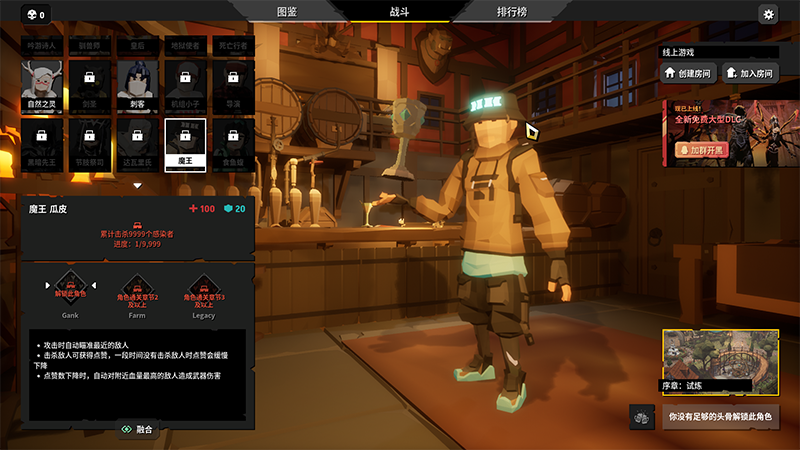Choose the locked 食鱼蝮 character tile

point(232,143)
